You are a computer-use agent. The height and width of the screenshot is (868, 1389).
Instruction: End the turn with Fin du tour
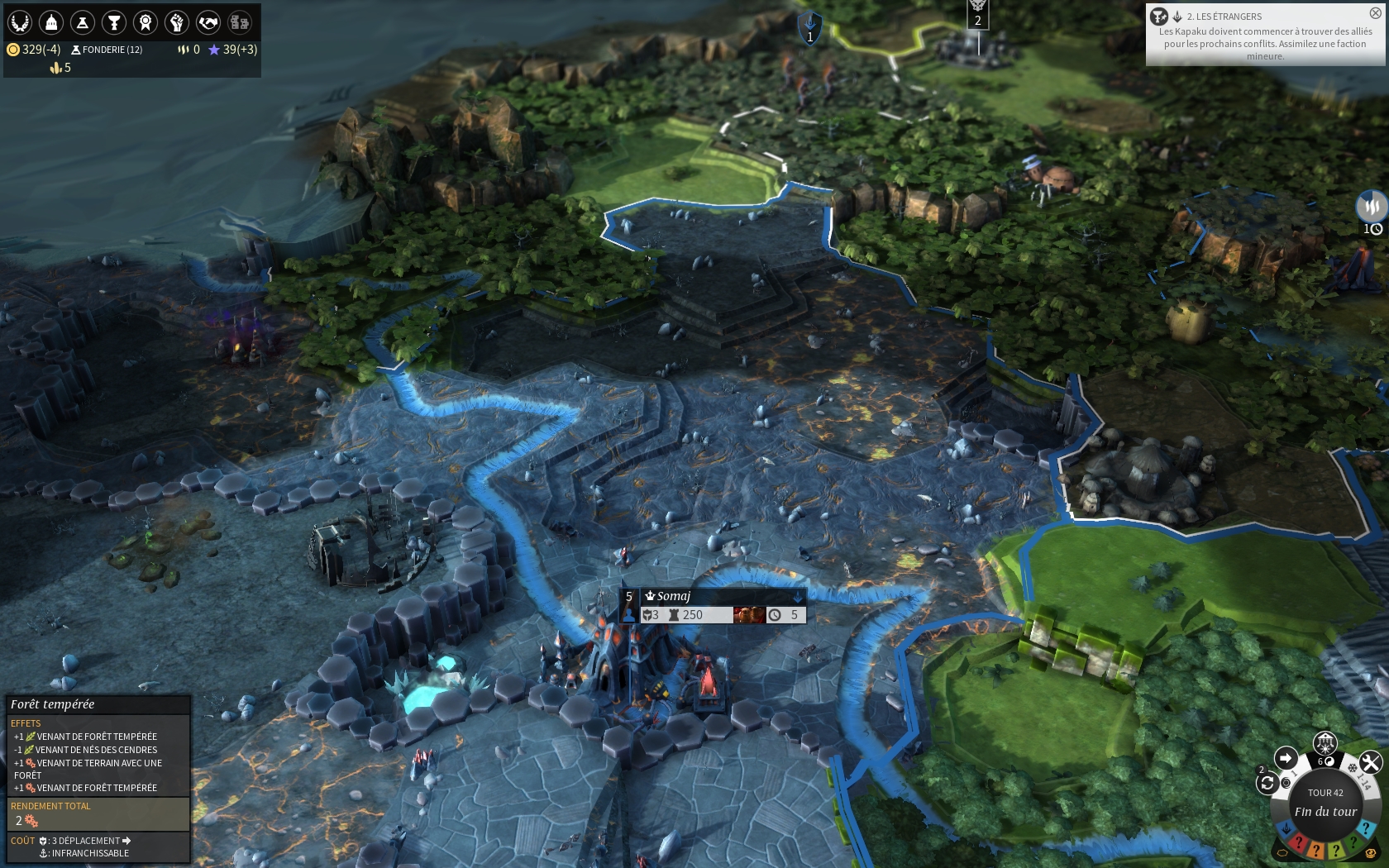click(1325, 811)
